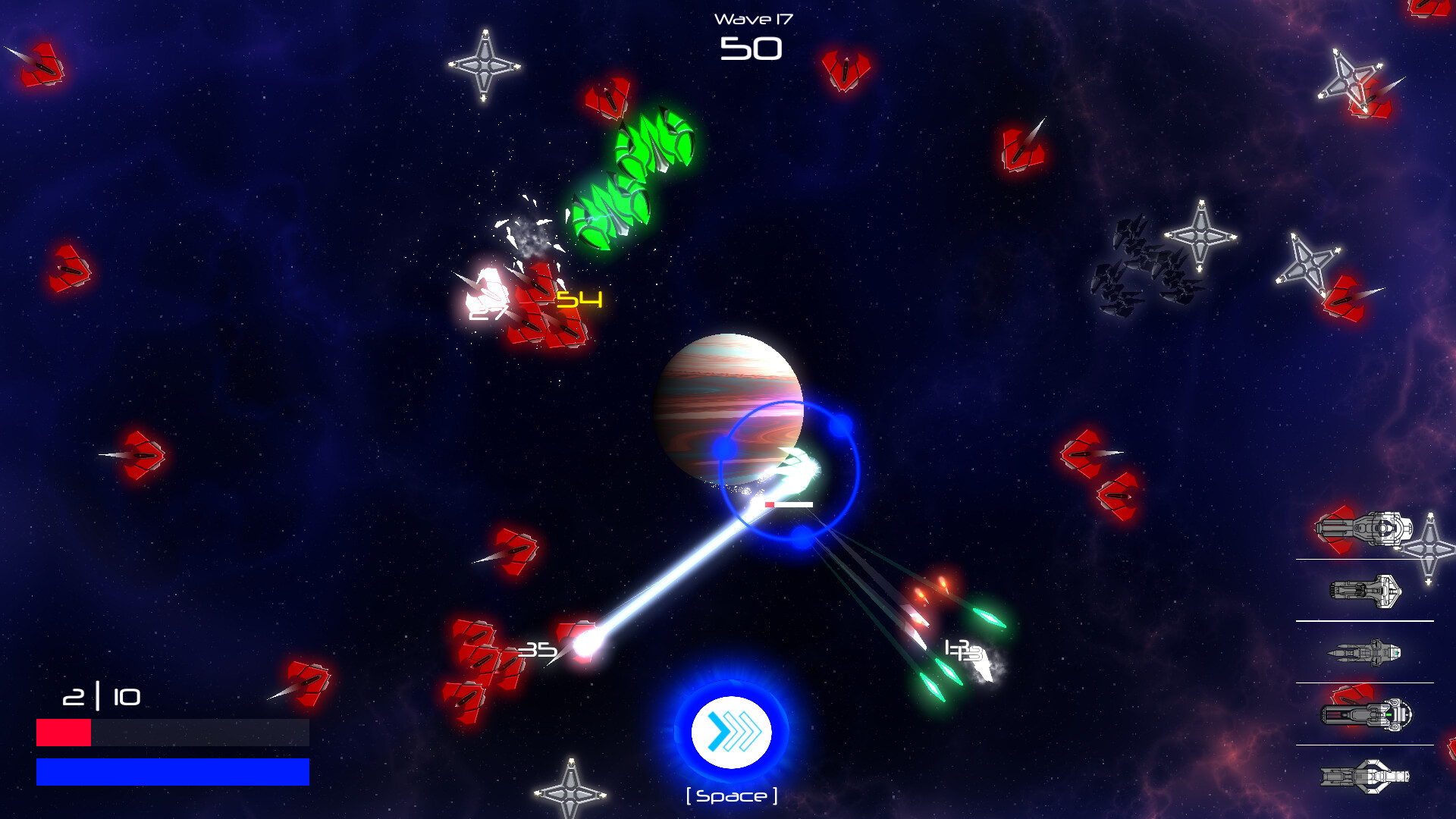Viewport: 1456px width, 819px height.
Task: Click the red health bar at bottom left
Action: pyautogui.click(x=64, y=730)
